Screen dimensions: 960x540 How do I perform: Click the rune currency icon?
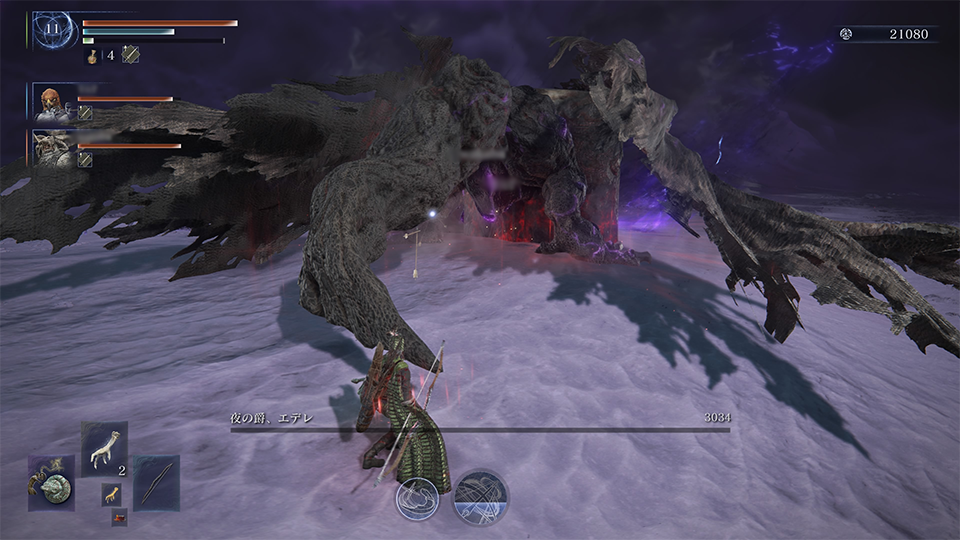tap(846, 34)
